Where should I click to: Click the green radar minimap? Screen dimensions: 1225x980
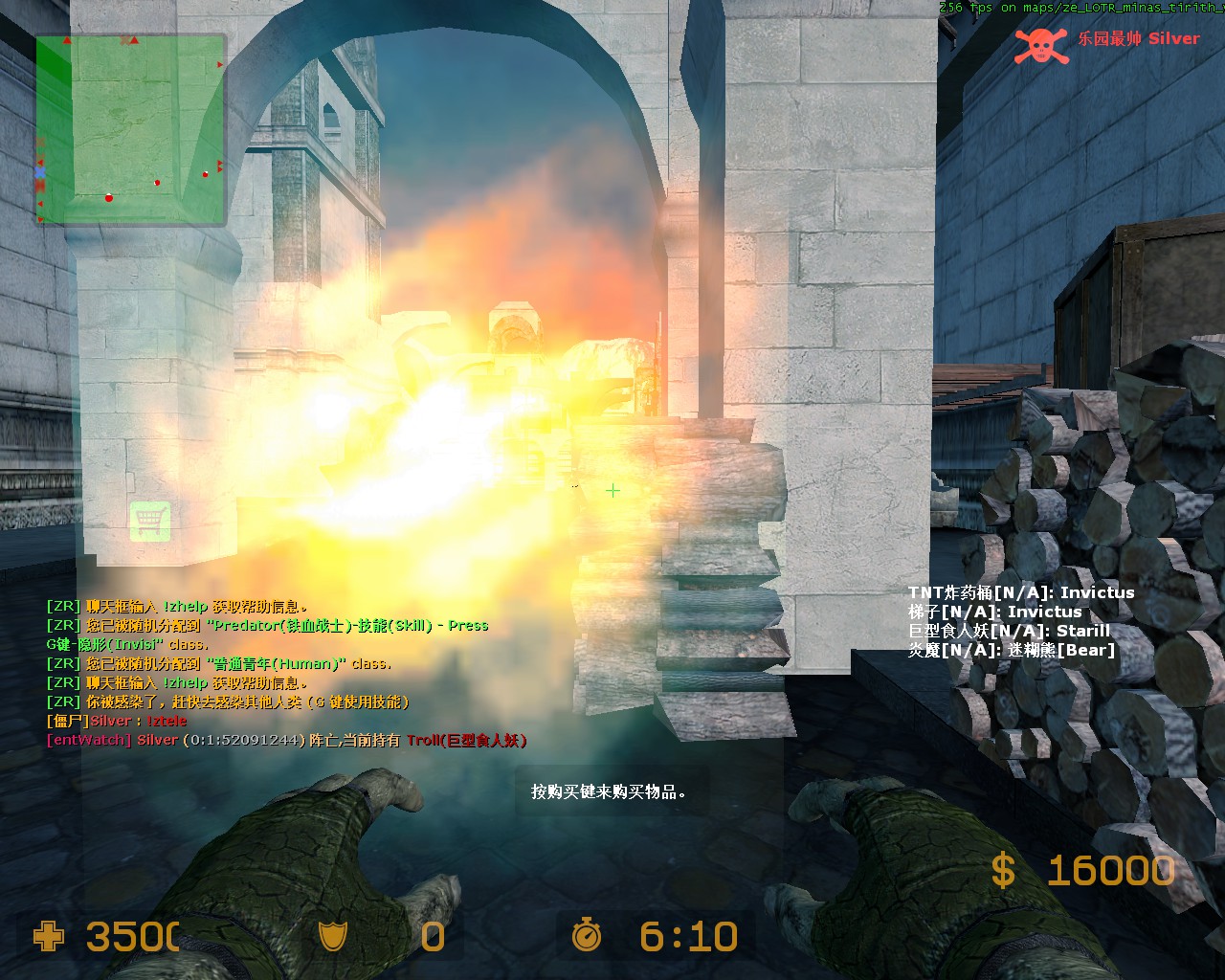click(131, 129)
